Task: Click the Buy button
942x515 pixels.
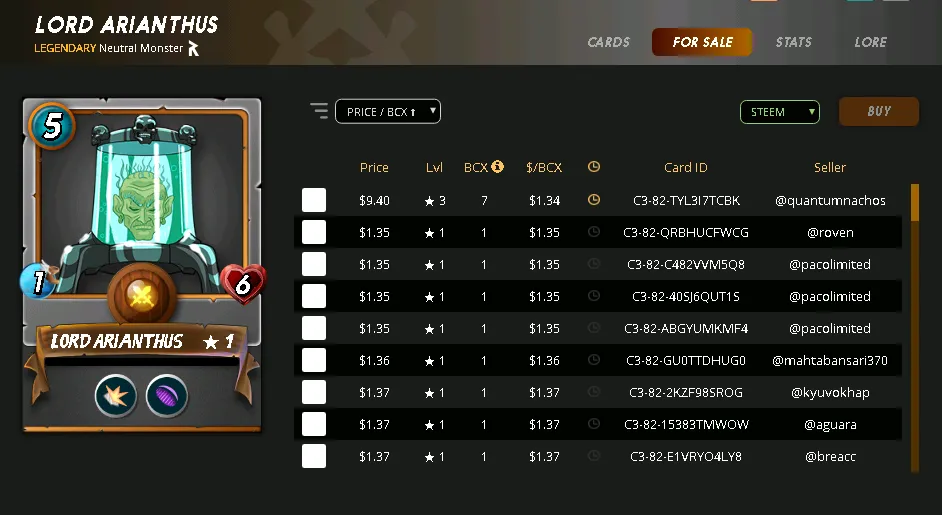Action: 878,112
